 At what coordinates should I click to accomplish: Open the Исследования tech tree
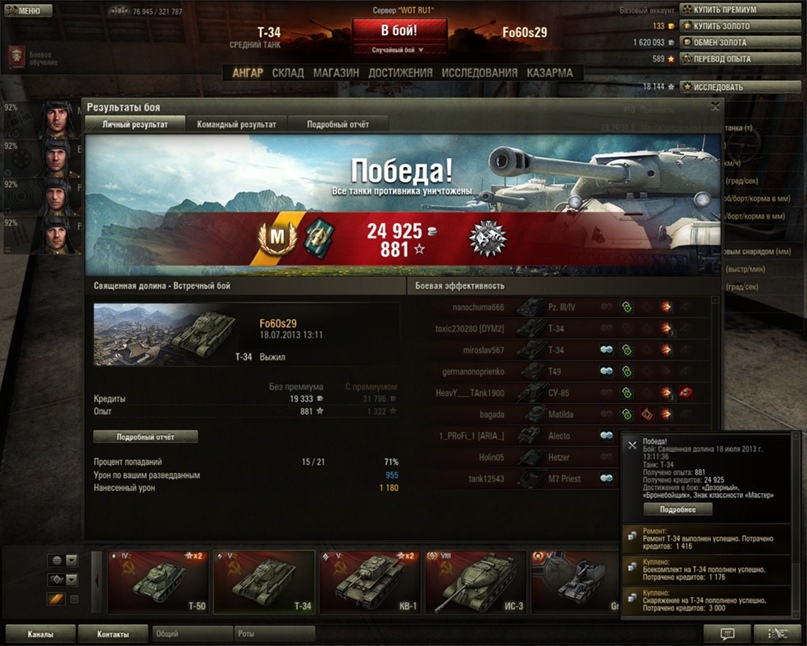tap(479, 73)
